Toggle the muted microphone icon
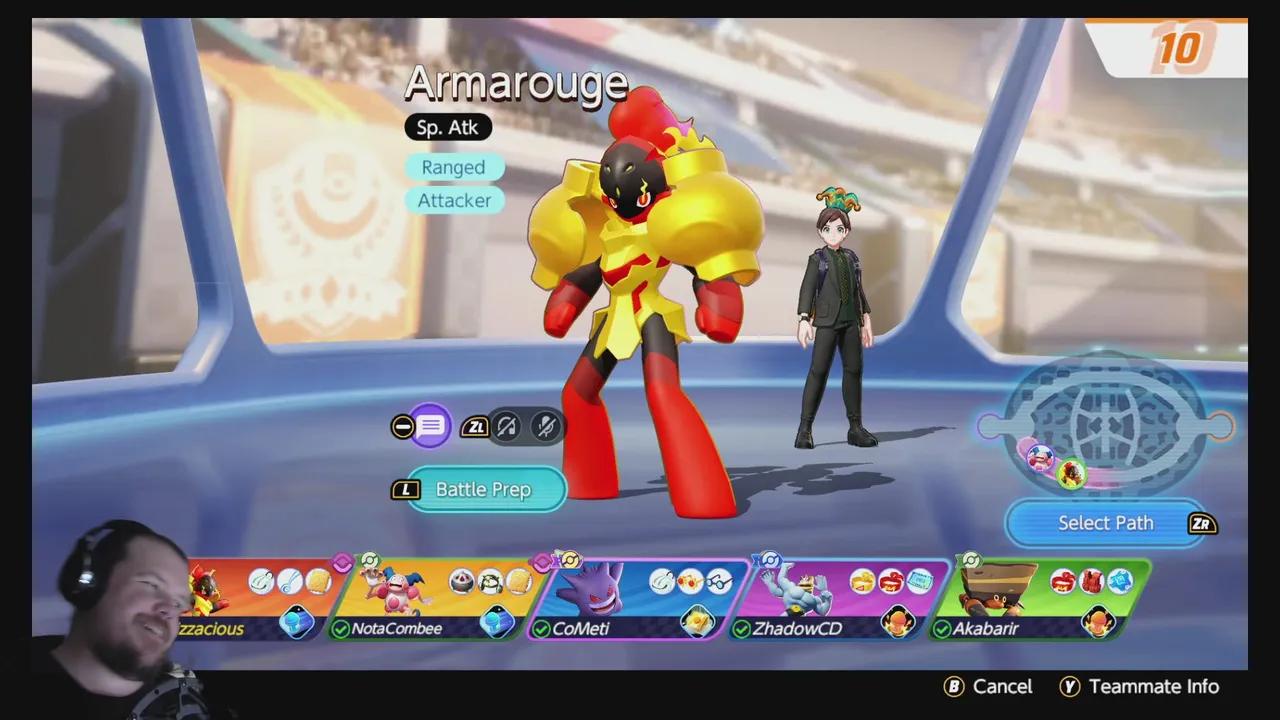The image size is (1280, 720). [x=546, y=427]
